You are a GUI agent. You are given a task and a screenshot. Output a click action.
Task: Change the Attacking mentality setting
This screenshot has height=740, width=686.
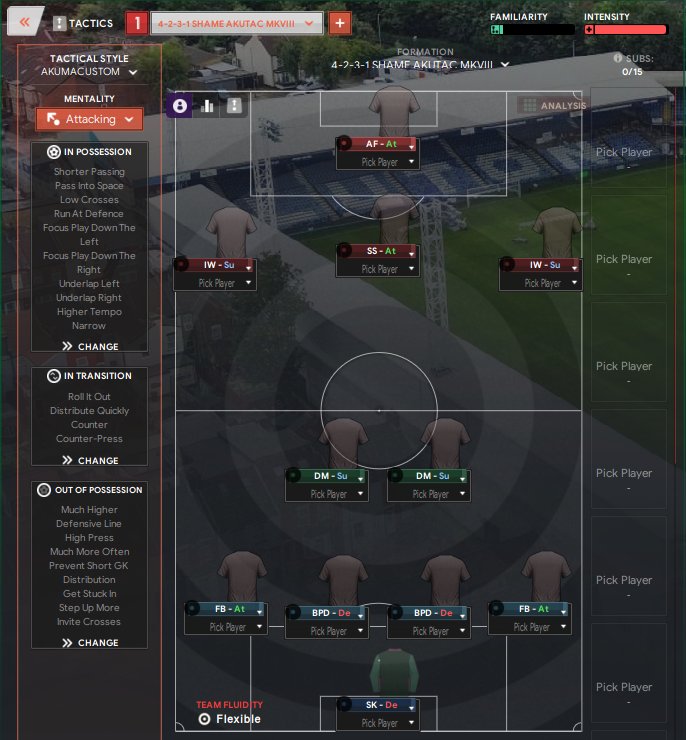pyautogui.click(x=90, y=119)
